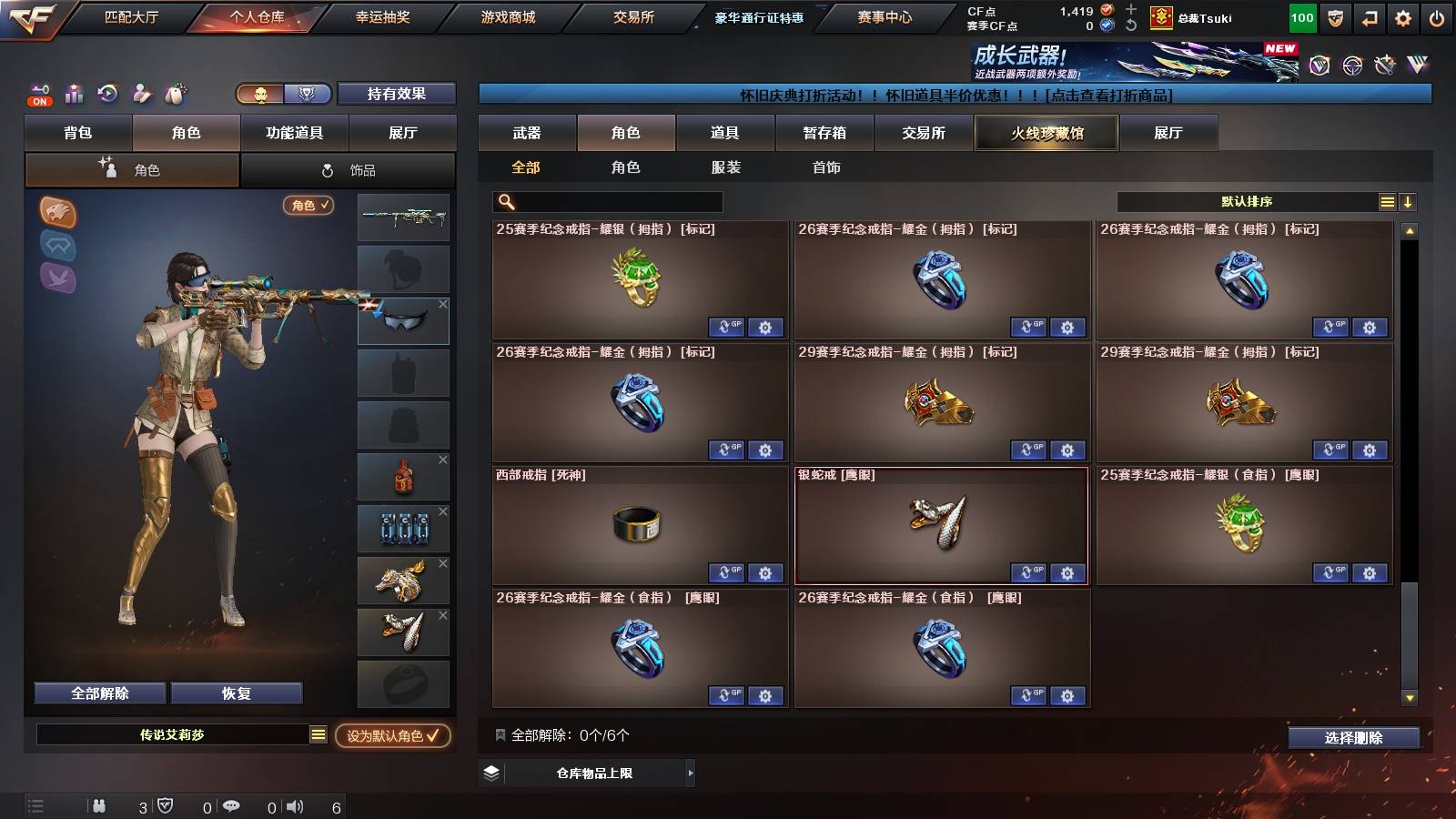The image size is (1456, 819).
Task: Open the 默认排序 sorting dropdown
Action: tap(1247, 202)
